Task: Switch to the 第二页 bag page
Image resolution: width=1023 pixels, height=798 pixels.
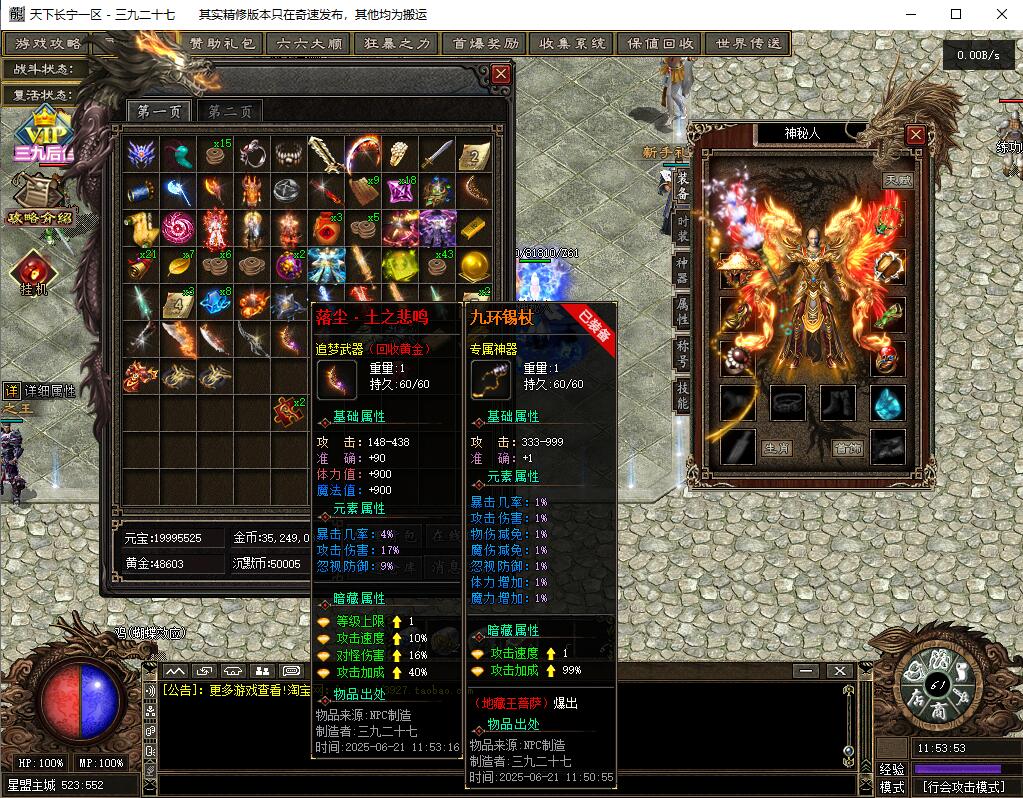Action: point(230,111)
